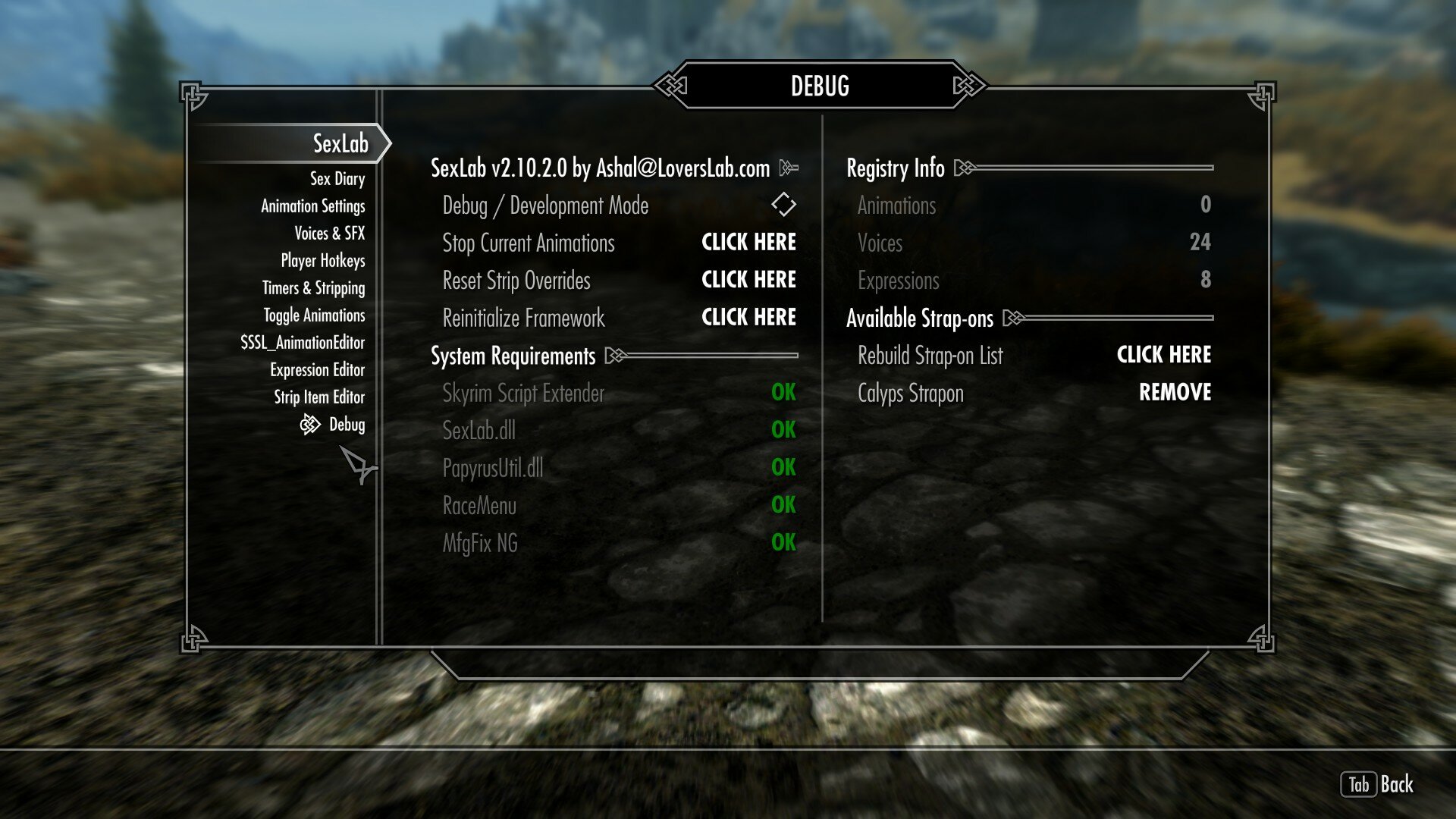
Task: Click here to Stop Current Animations
Action: (x=748, y=243)
